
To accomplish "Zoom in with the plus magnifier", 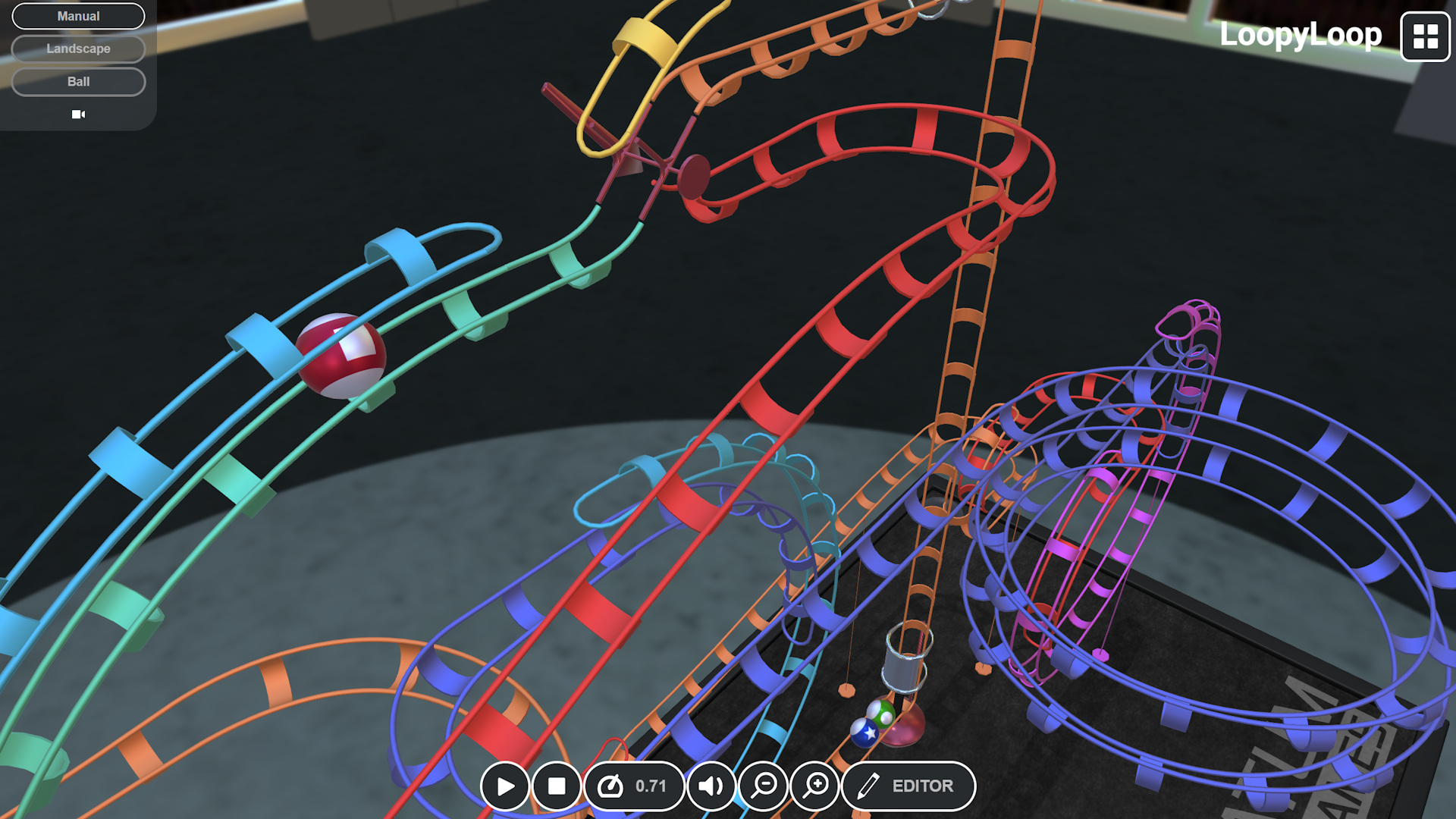I will [x=816, y=786].
